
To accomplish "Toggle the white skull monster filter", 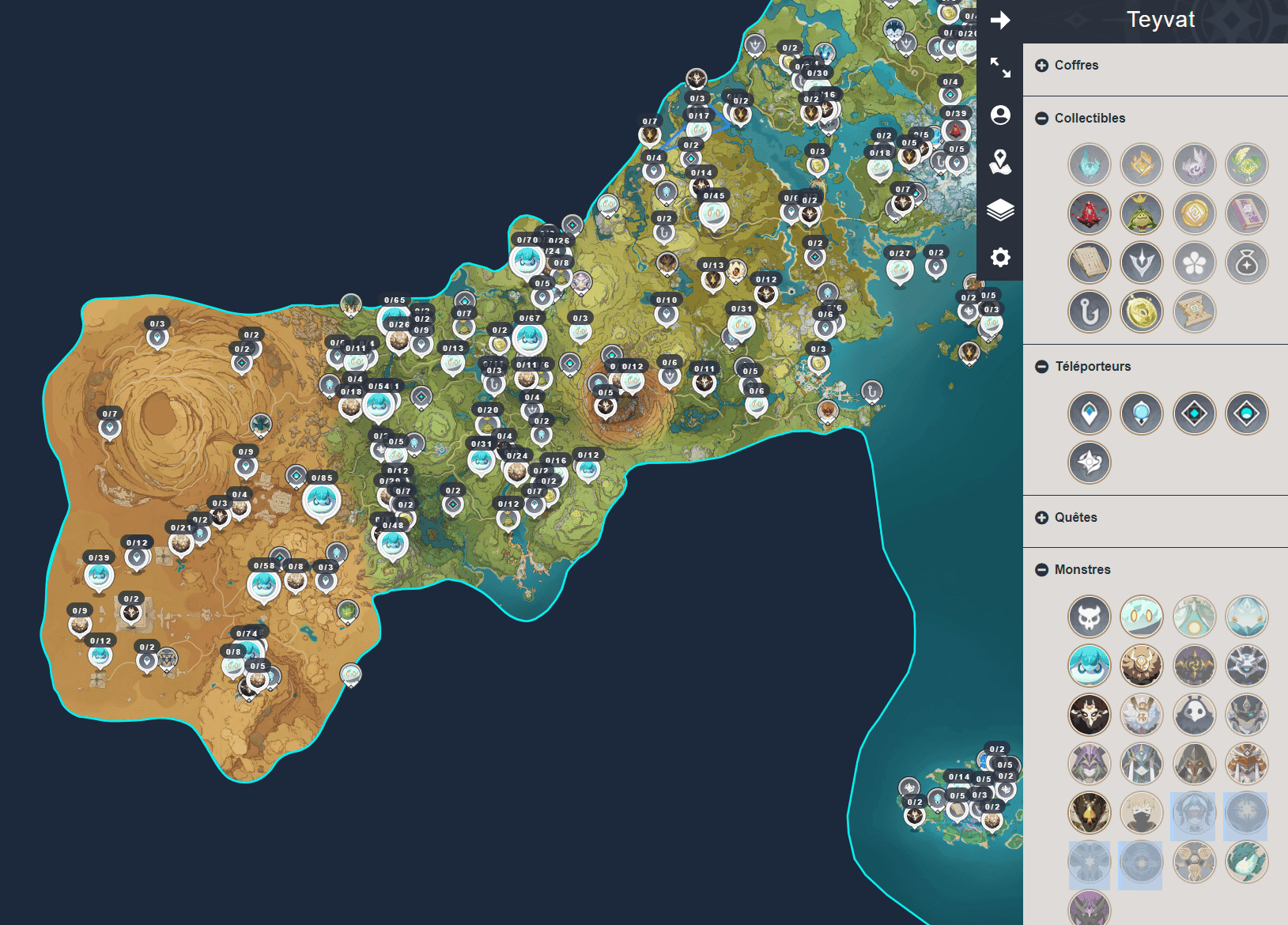I will coord(1089,617).
